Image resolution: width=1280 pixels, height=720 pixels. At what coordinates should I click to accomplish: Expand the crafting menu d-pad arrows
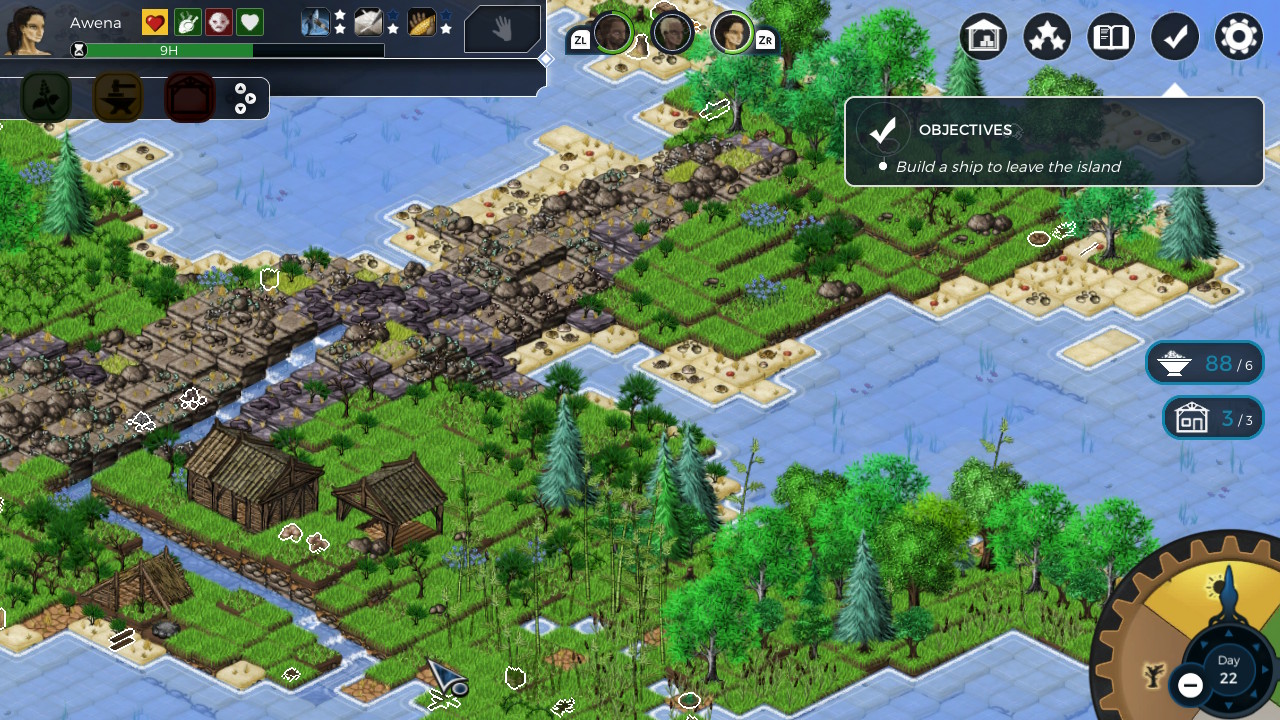[246, 97]
